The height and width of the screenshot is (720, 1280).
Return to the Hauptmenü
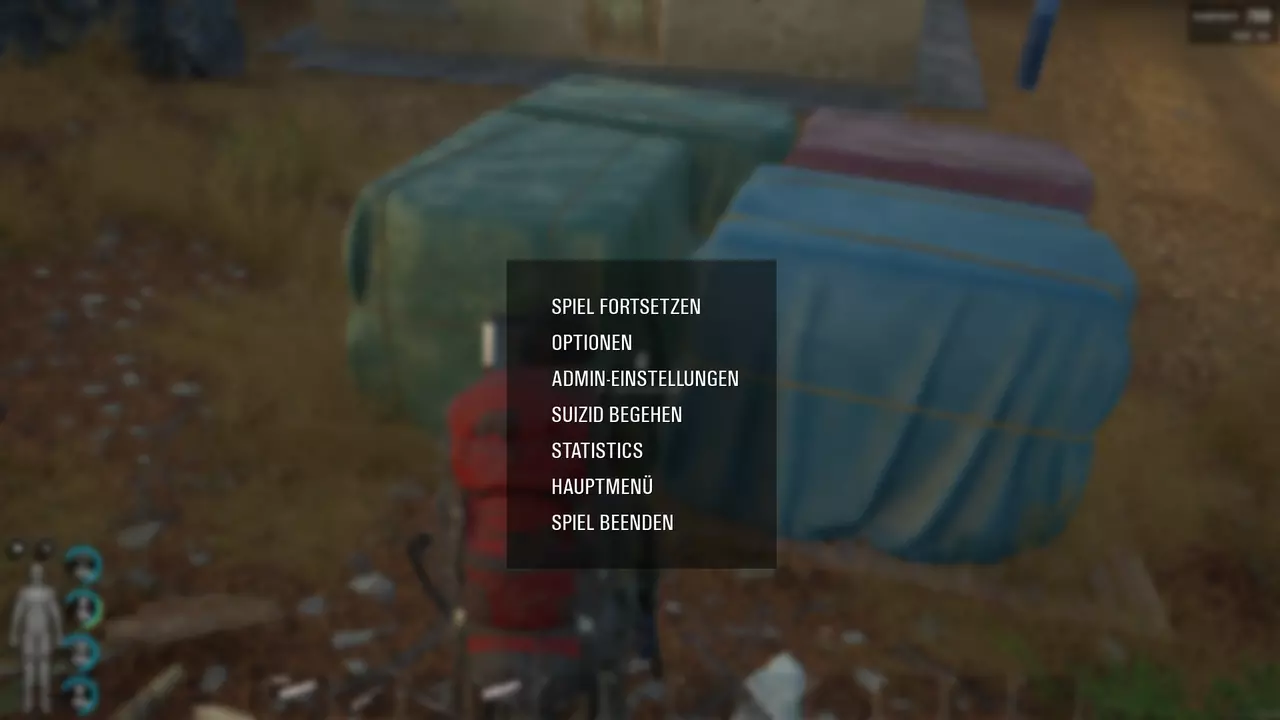pos(602,487)
